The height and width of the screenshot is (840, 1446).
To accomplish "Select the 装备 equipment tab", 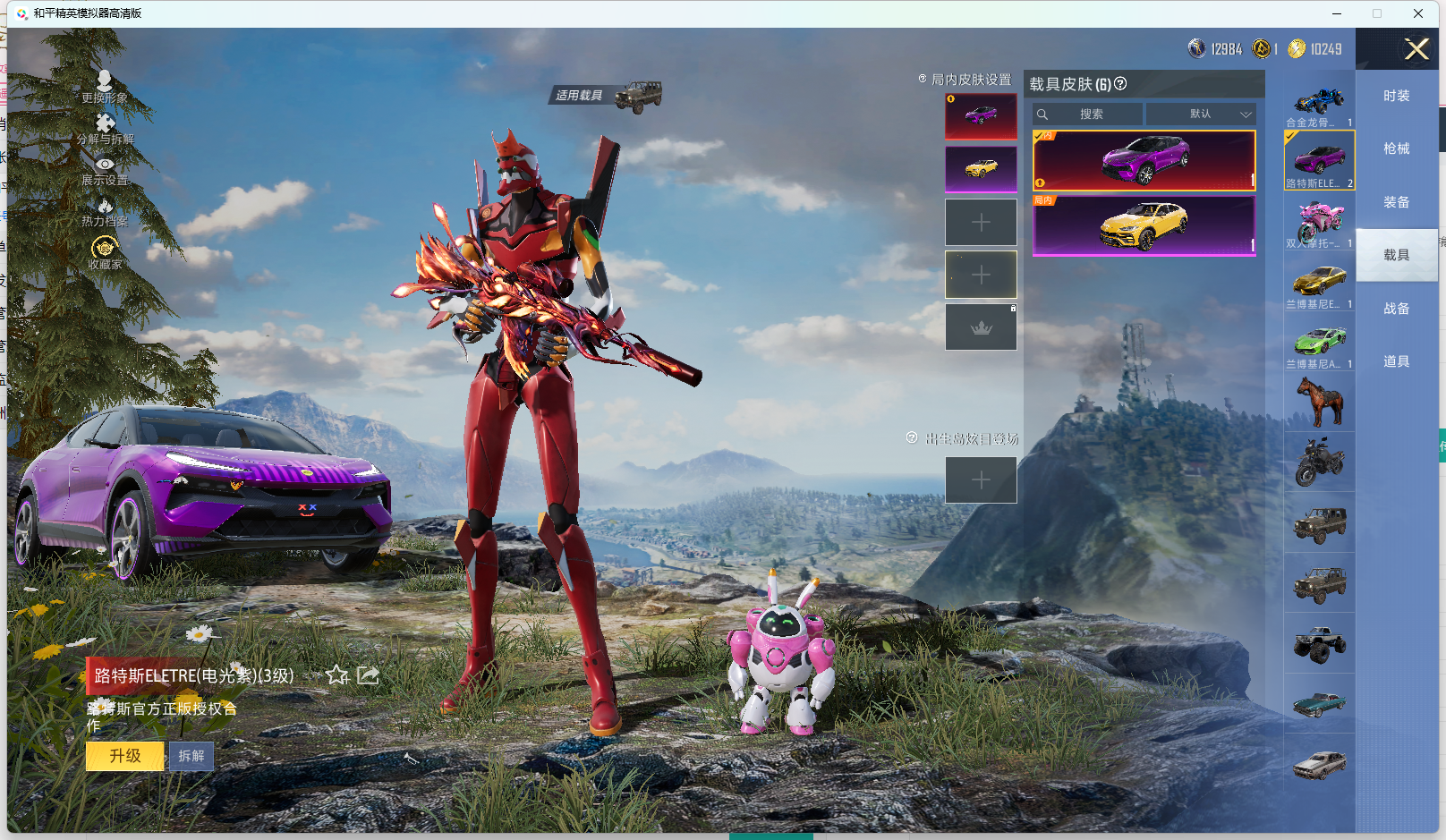I will pos(1396,202).
